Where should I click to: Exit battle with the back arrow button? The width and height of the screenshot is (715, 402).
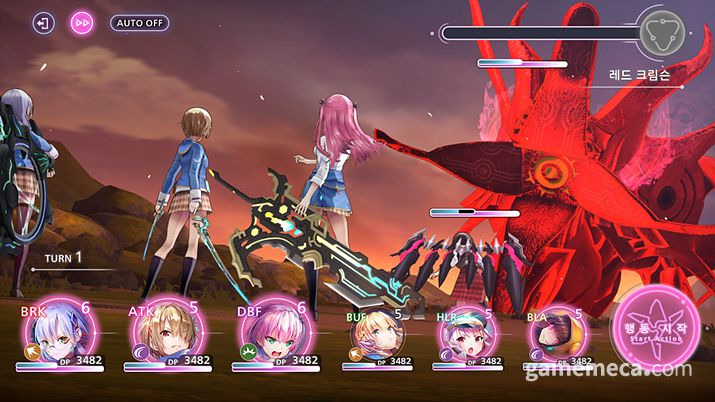click(44, 23)
